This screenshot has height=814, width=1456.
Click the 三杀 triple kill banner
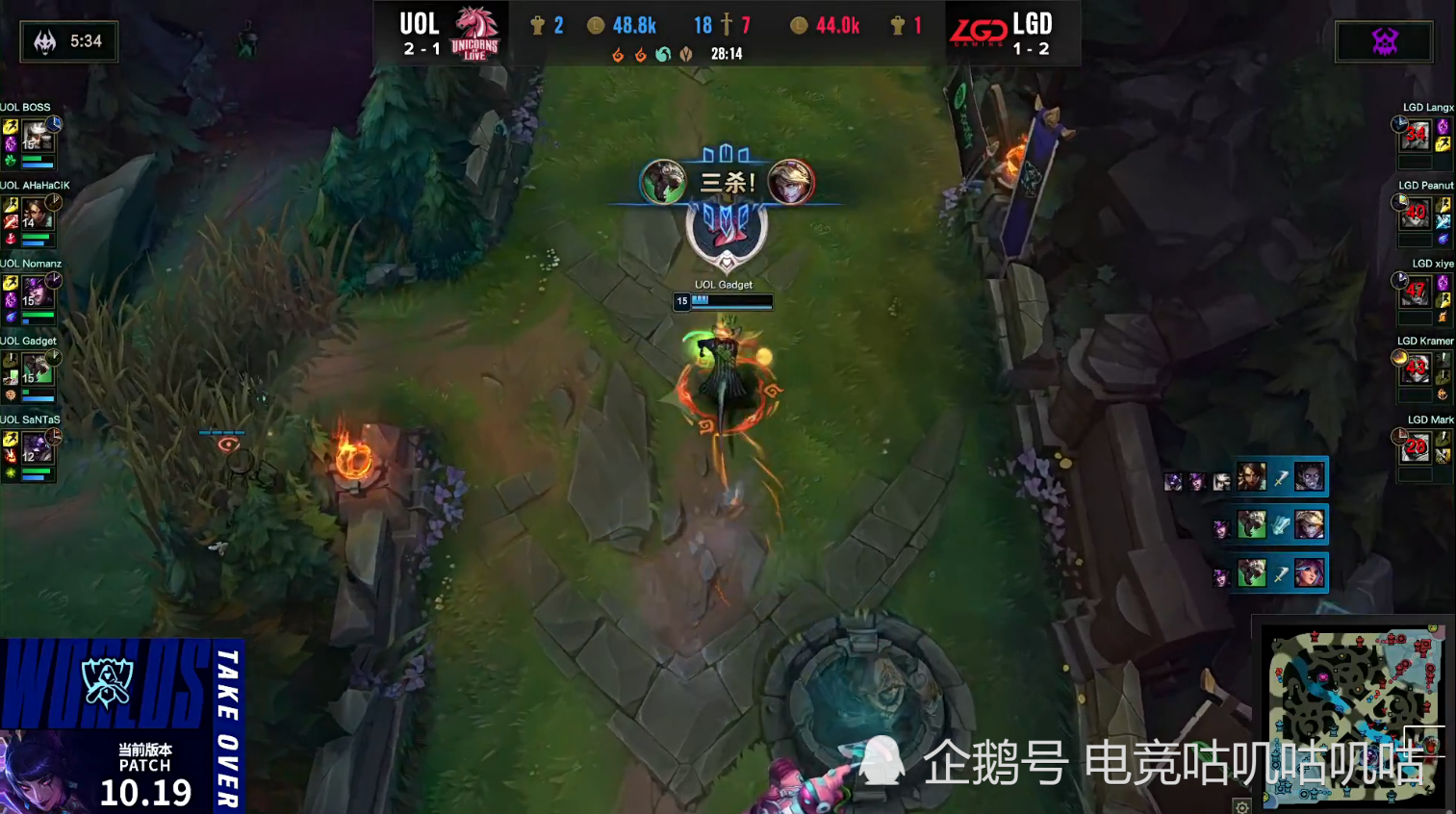click(728, 180)
